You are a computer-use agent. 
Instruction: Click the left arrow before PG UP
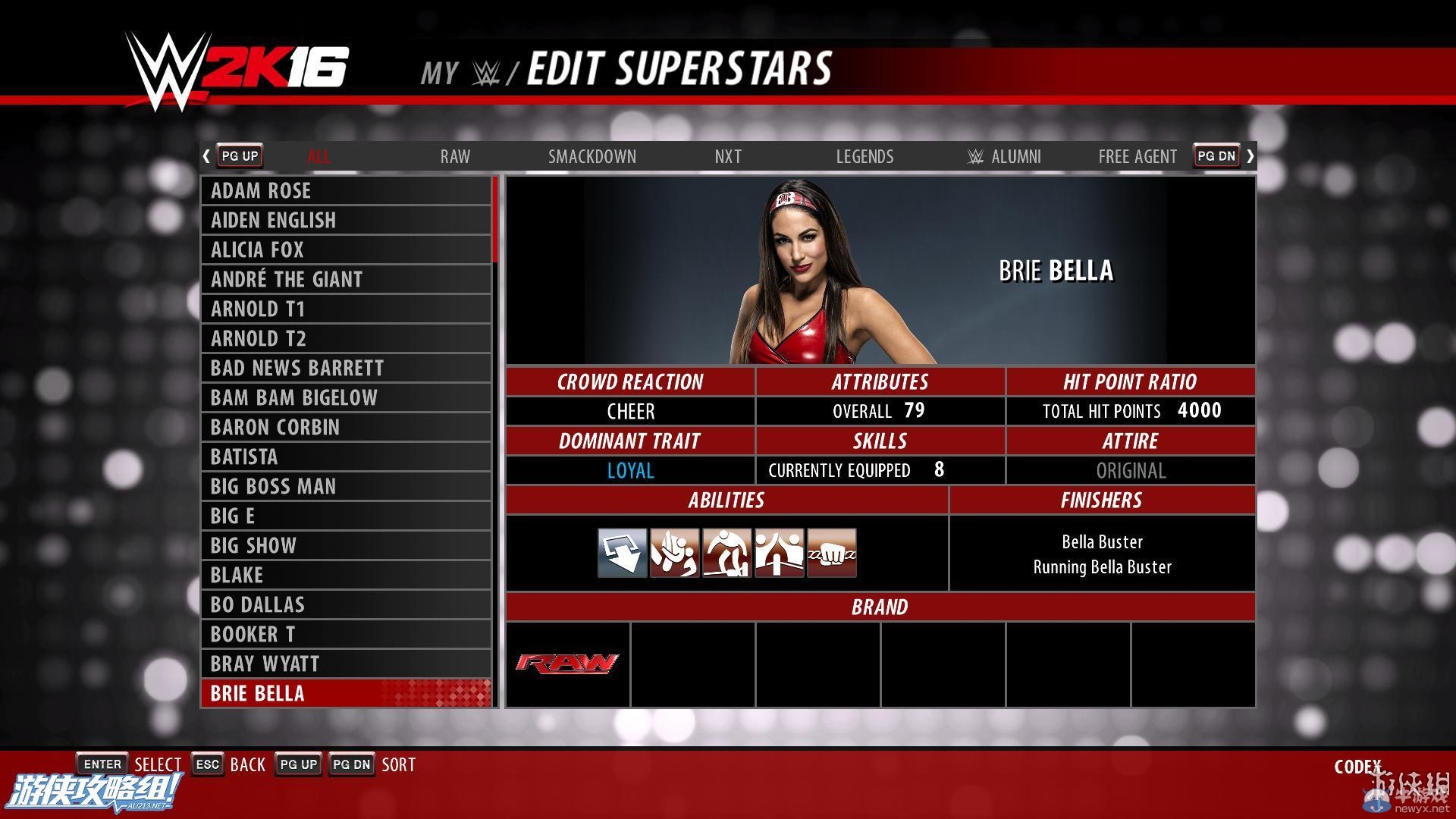206,155
